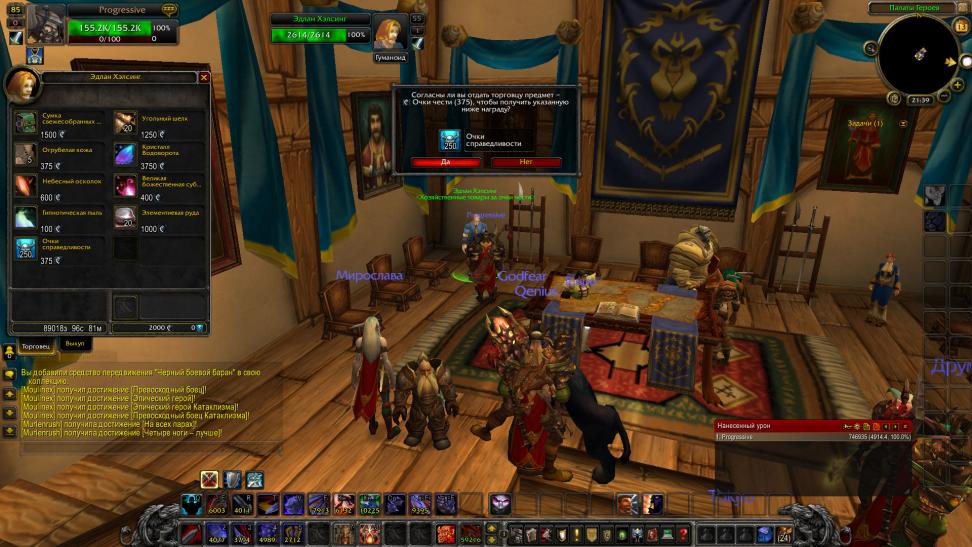The image size is (972, 547).
Task: Choose the Гипнотическая пыль item
Action: click(x=26, y=218)
